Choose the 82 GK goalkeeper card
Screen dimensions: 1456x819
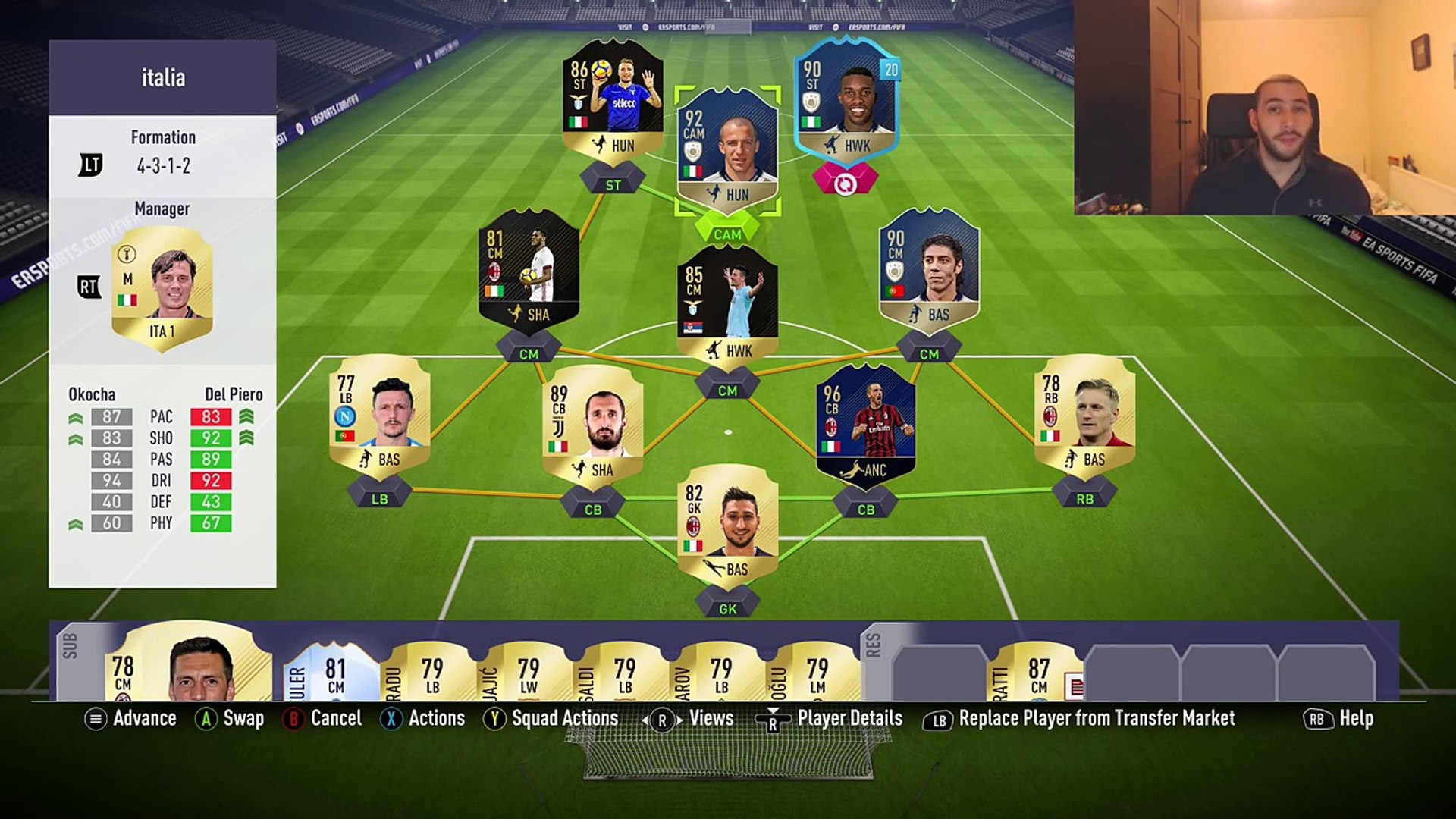tap(727, 525)
